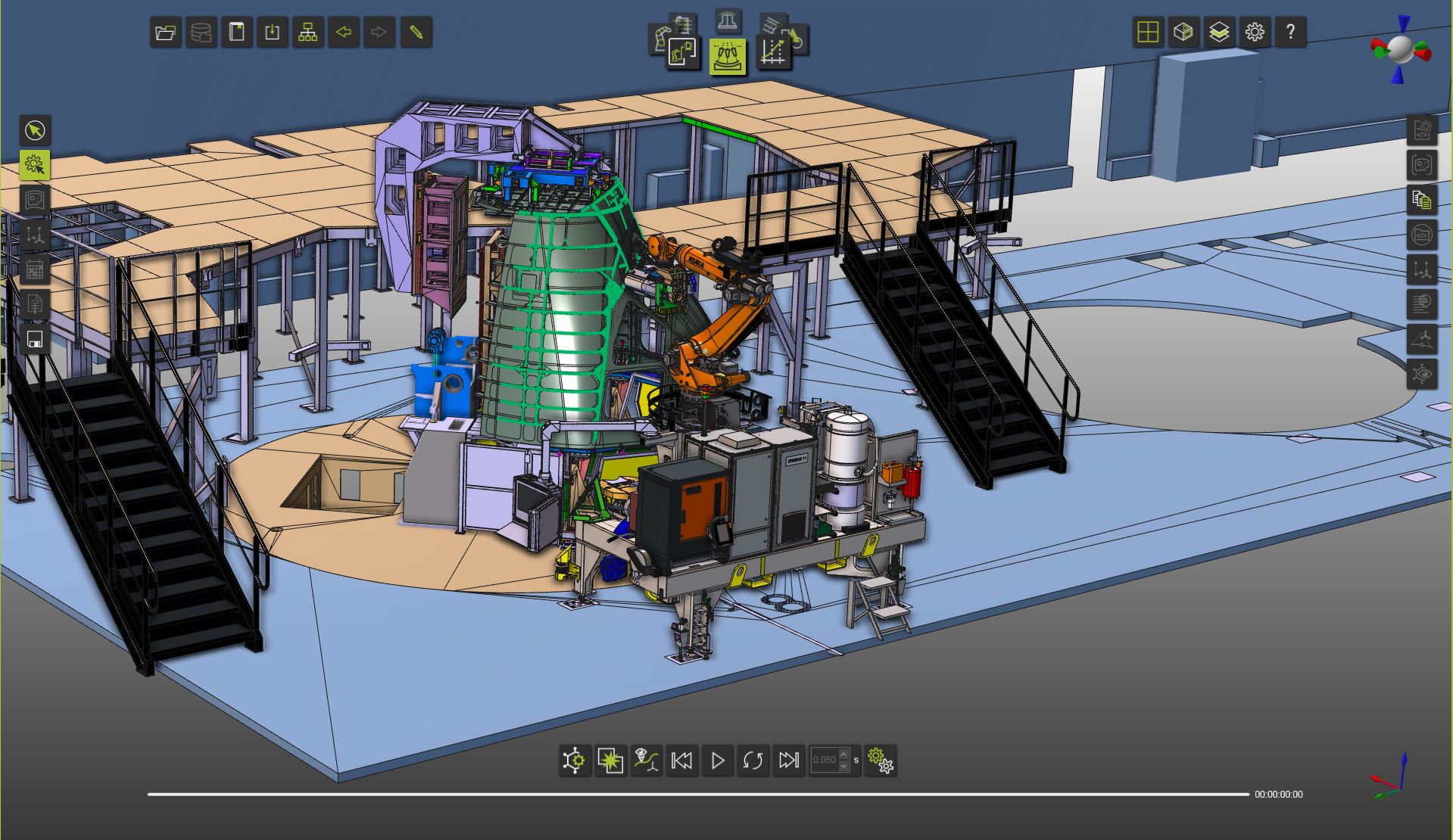Switch to the graph chart mode
This screenshot has width=1453, height=840.
click(773, 52)
